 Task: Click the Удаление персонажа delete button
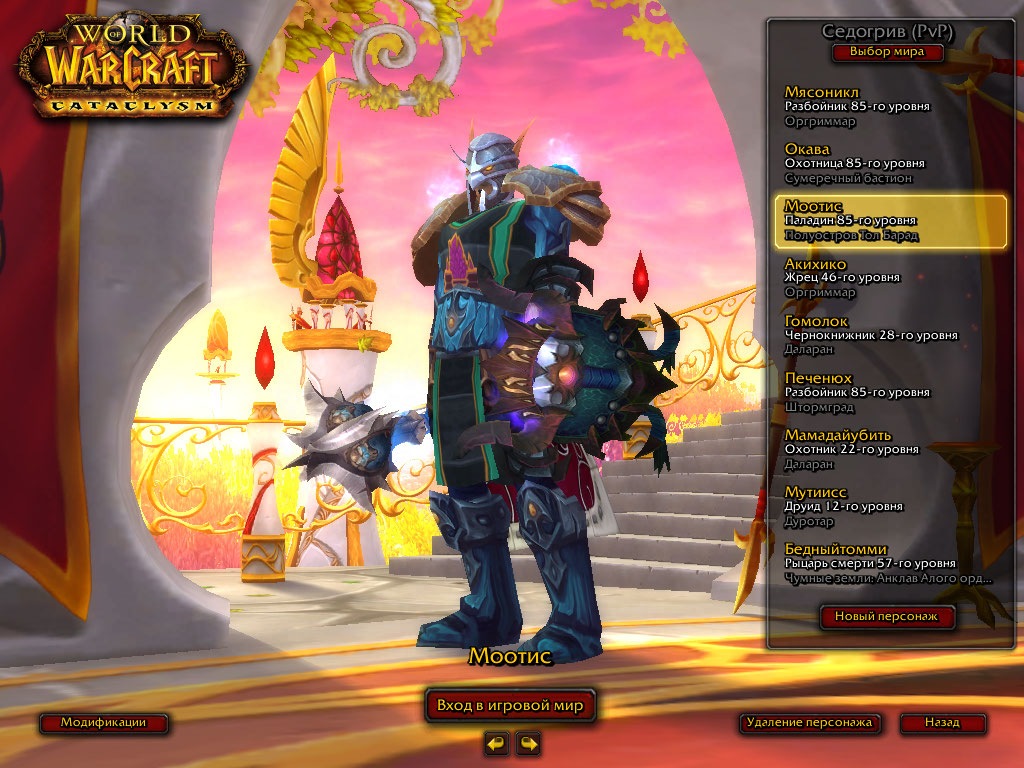click(x=810, y=722)
